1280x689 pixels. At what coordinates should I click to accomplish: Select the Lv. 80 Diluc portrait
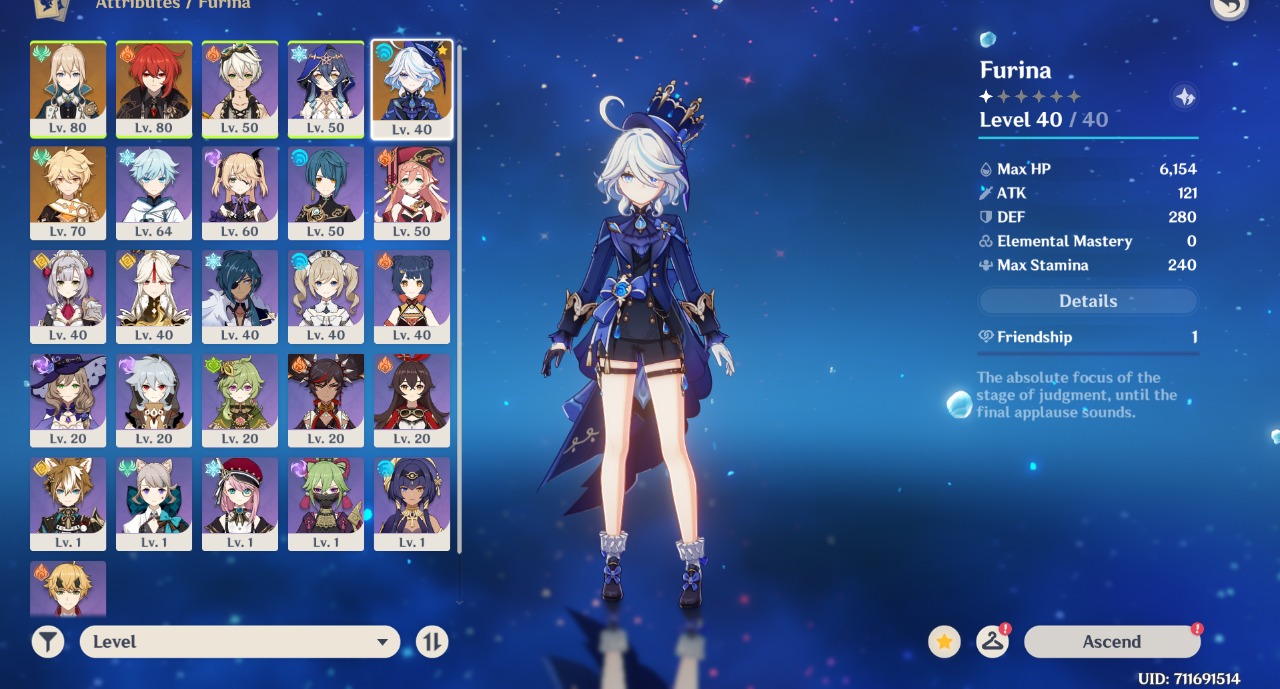coord(154,88)
